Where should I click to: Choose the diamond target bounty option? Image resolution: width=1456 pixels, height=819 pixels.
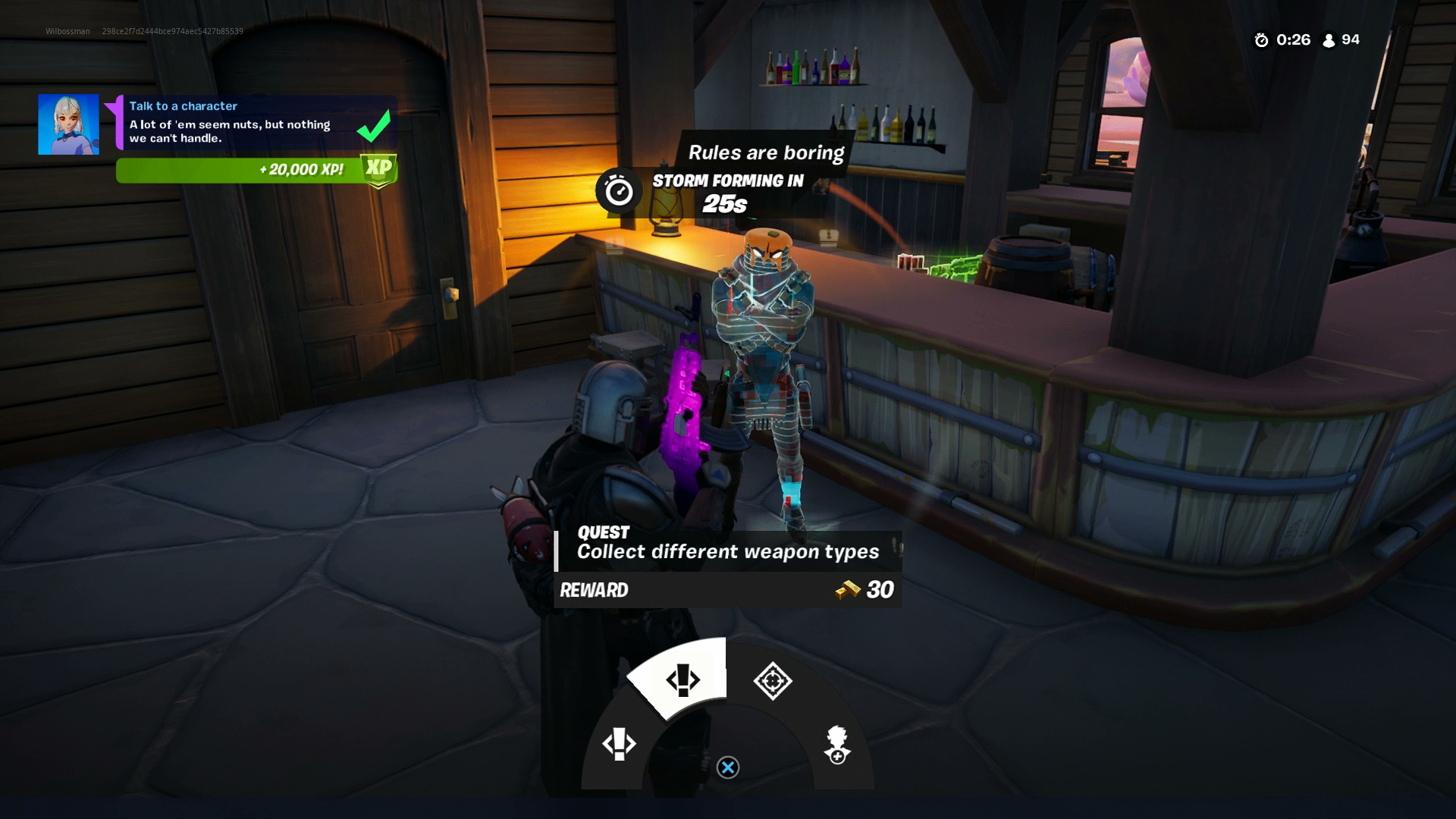[x=773, y=679]
